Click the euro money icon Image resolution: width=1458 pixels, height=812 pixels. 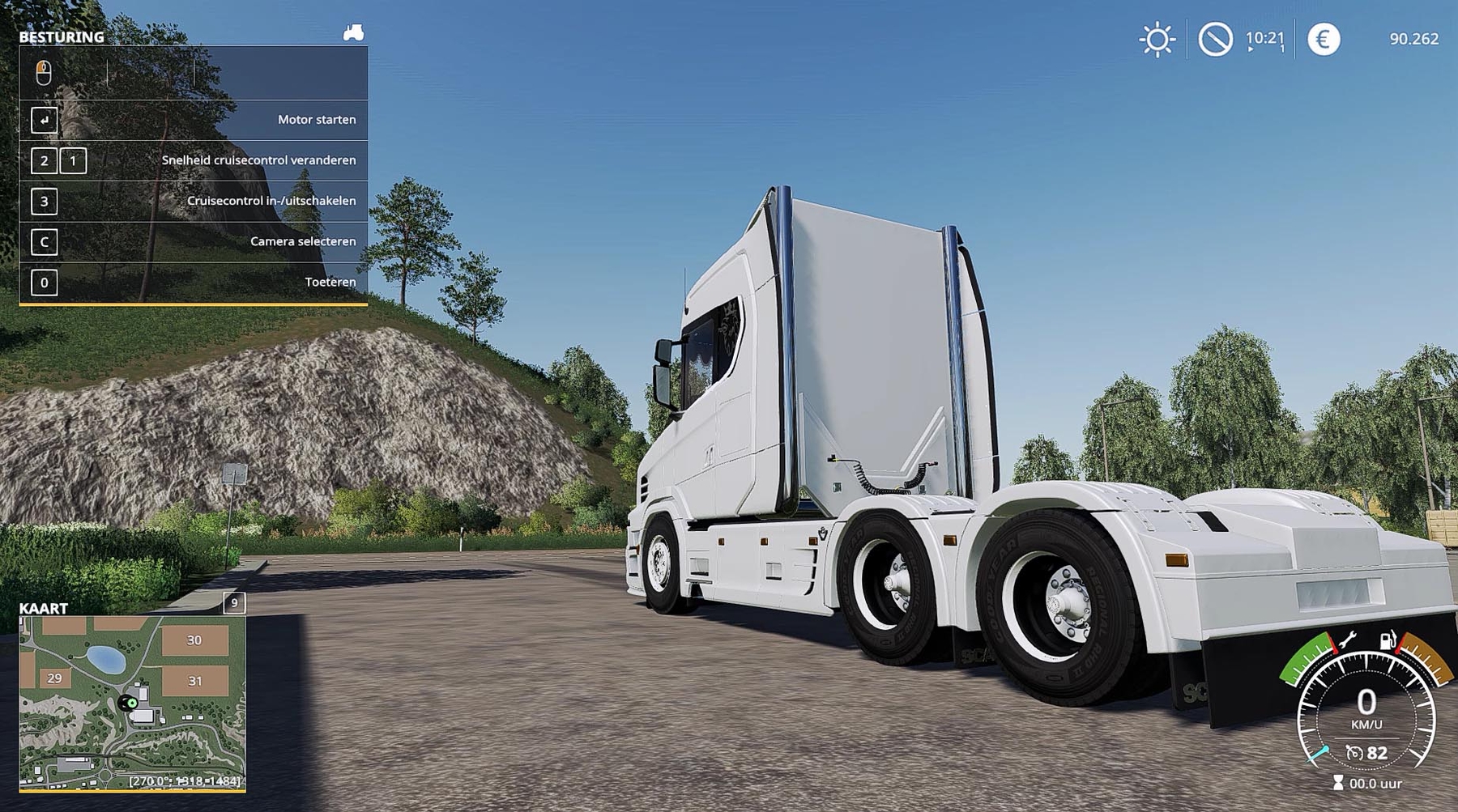tap(1324, 39)
